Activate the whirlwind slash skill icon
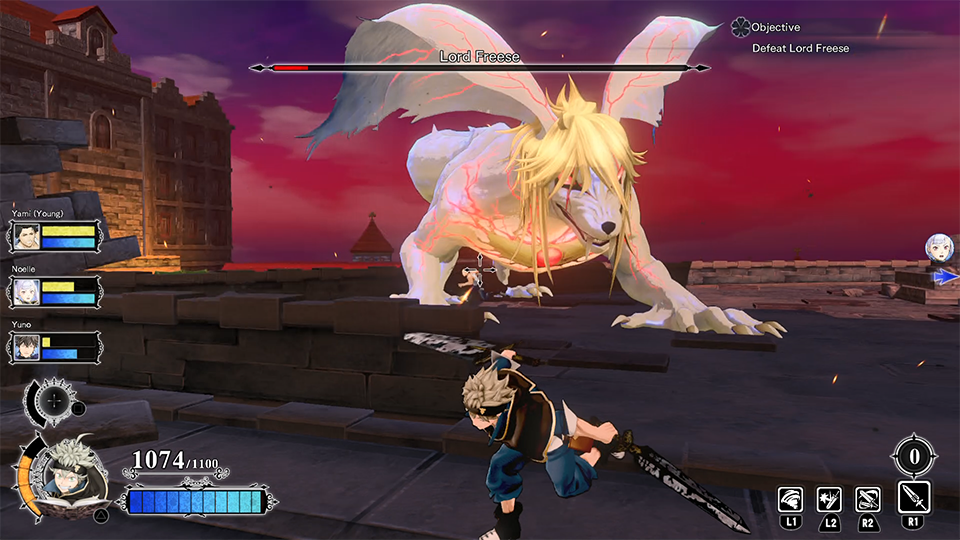Screen dimensions: 960x540 click(791, 499)
